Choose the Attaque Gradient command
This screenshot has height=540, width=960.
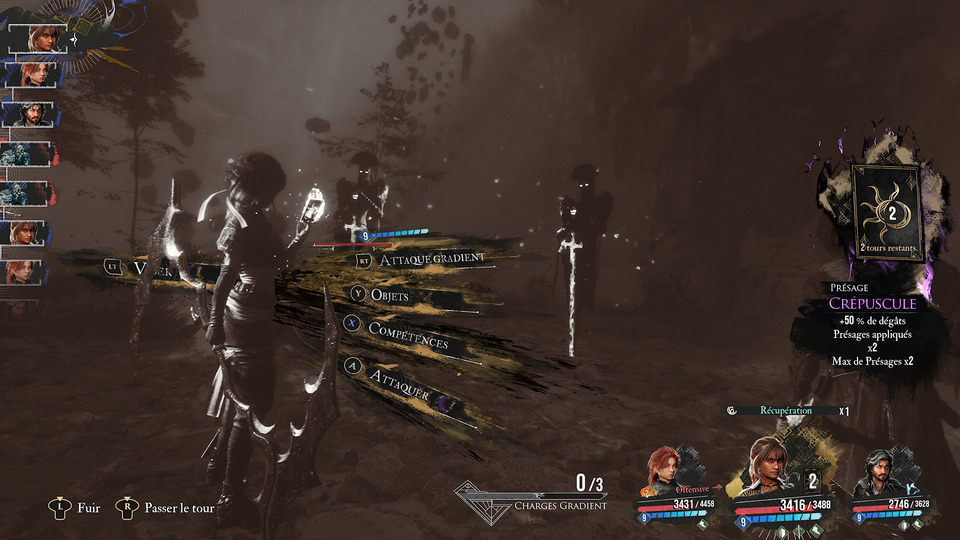click(x=433, y=258)
